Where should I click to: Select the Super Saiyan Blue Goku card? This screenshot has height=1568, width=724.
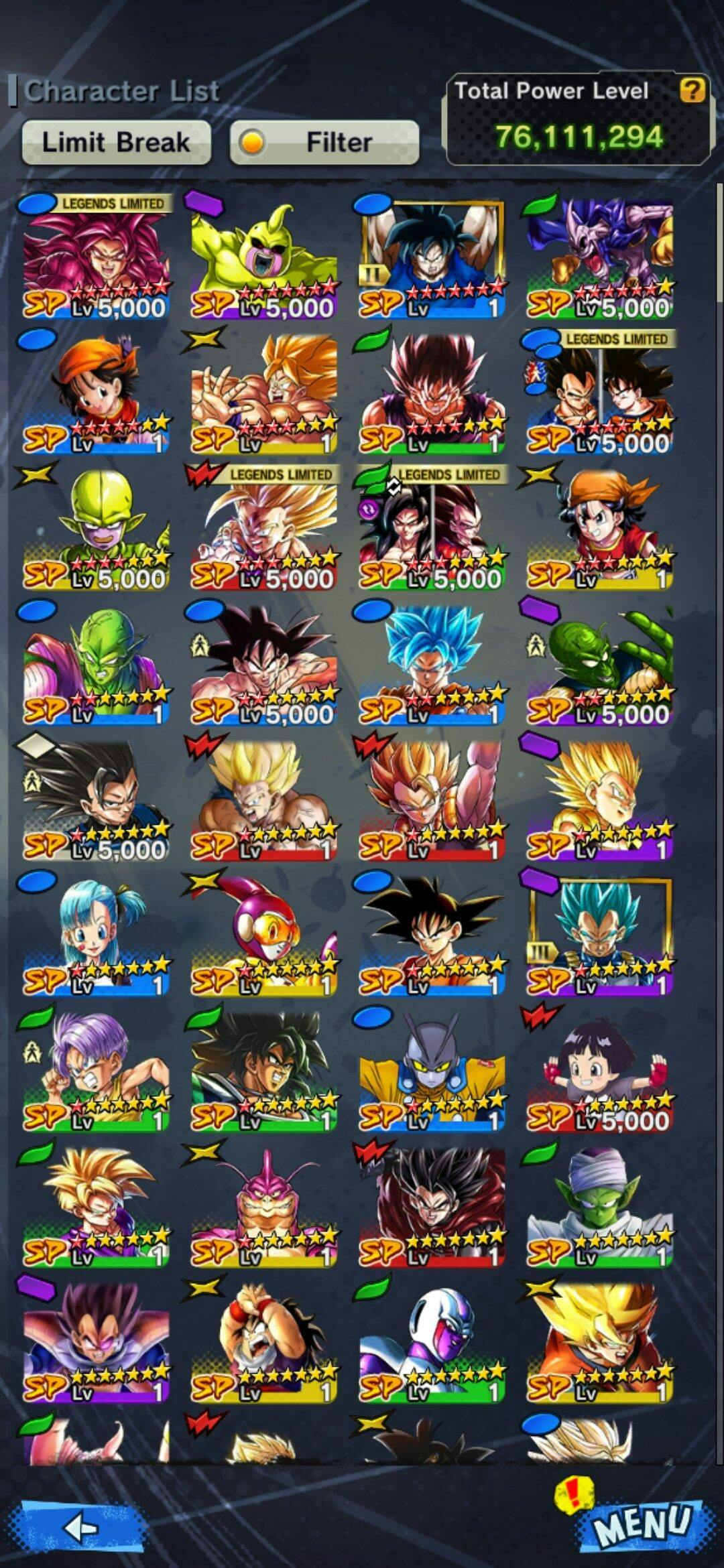431,663
